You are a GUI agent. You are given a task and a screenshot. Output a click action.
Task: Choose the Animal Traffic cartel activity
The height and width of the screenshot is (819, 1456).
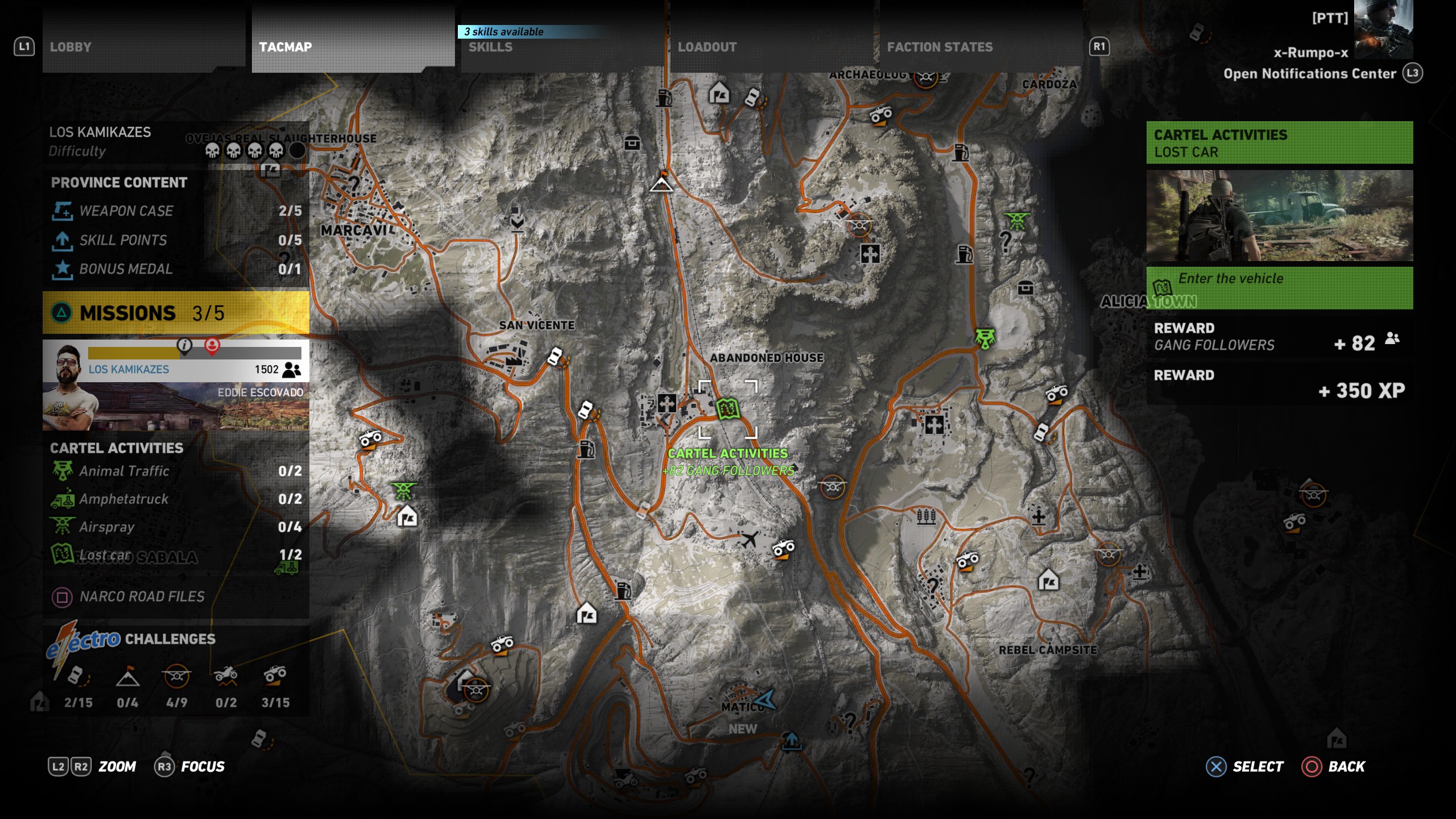click(x=176, y=471)
